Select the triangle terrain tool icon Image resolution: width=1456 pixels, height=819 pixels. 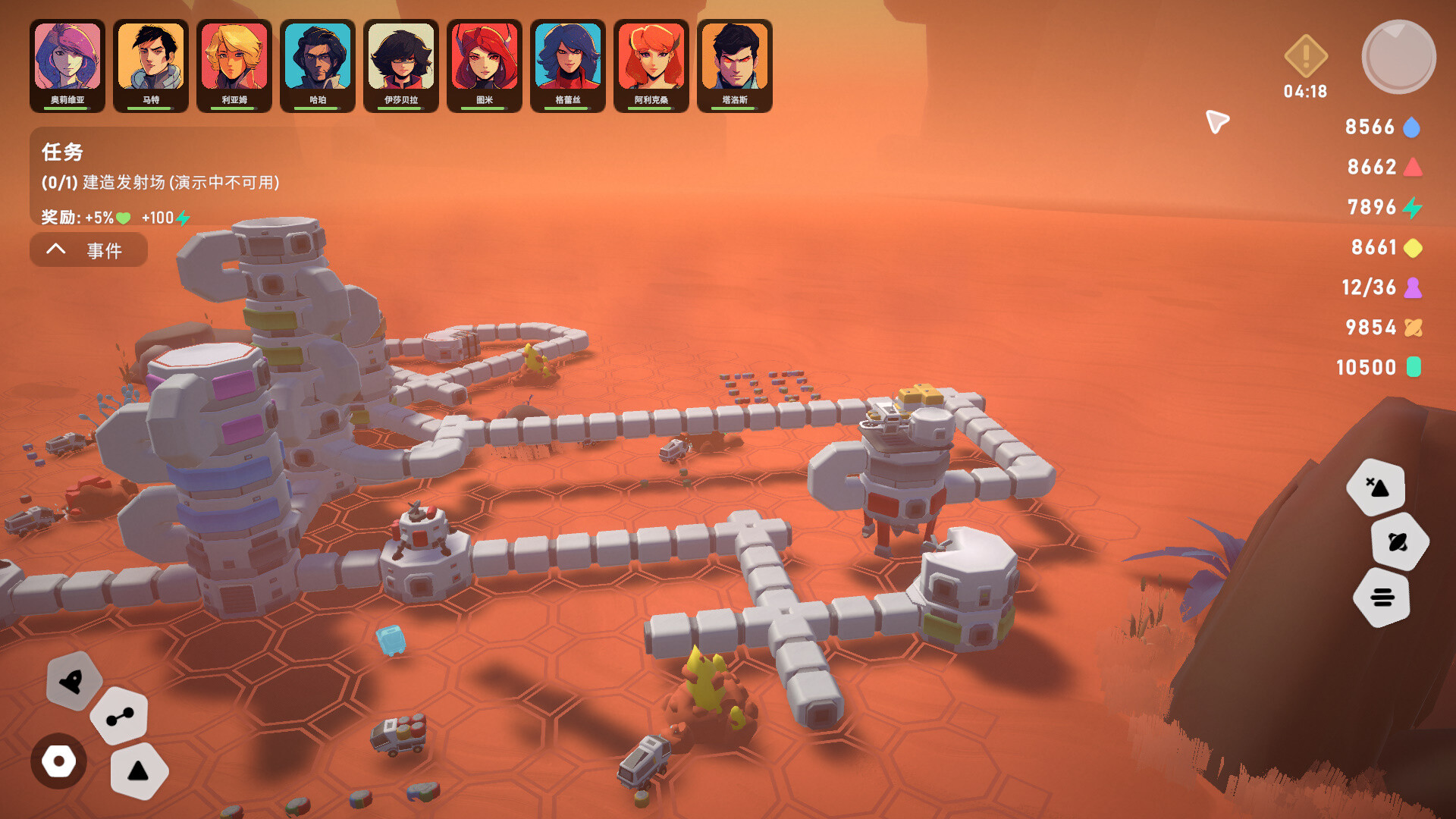coord(139,770)
